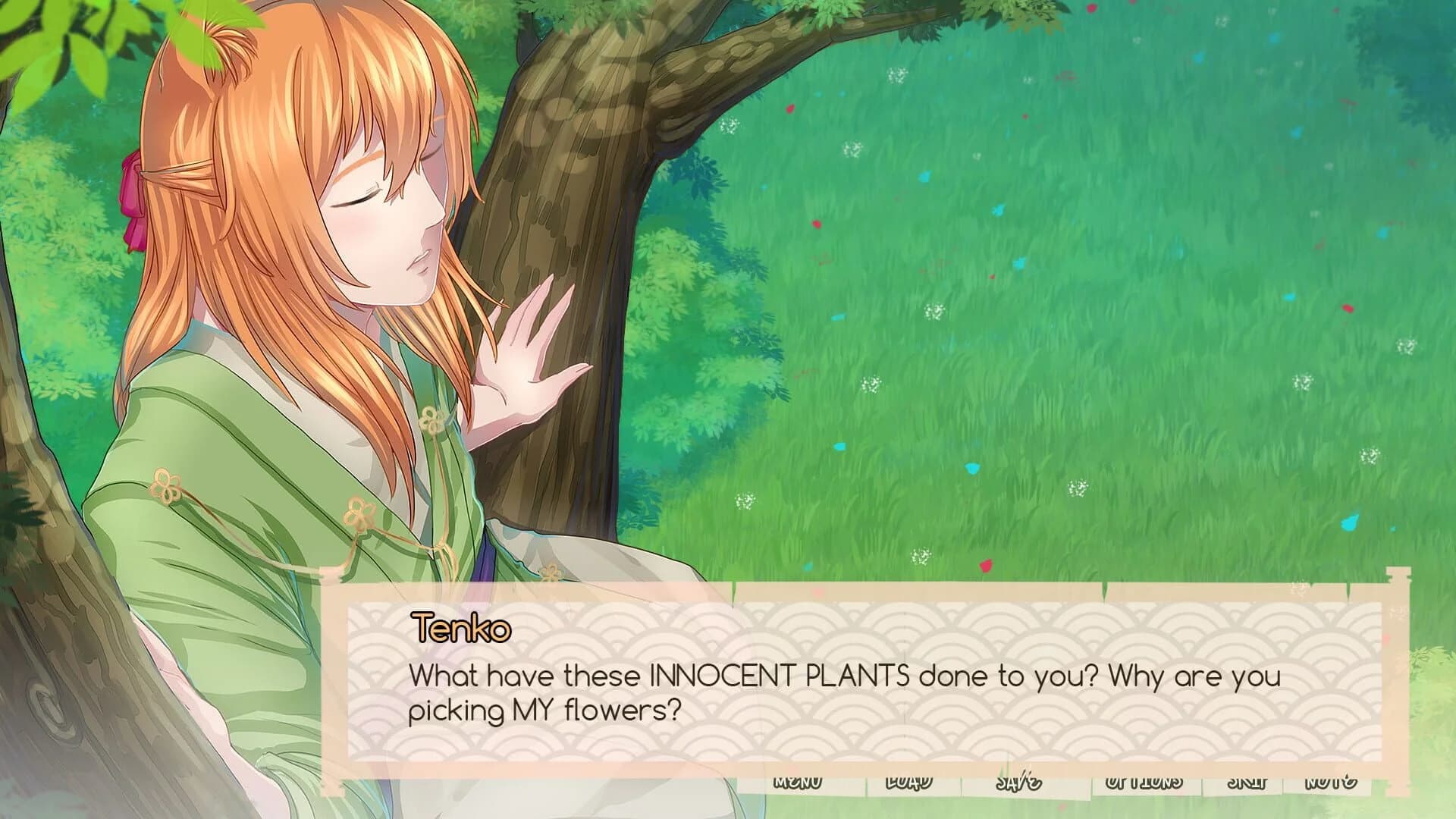Screen dimensions: 1456x819
Task: Open the OPTIONS settings screen
Action: pyautogui.click(x=1145, y=783)
